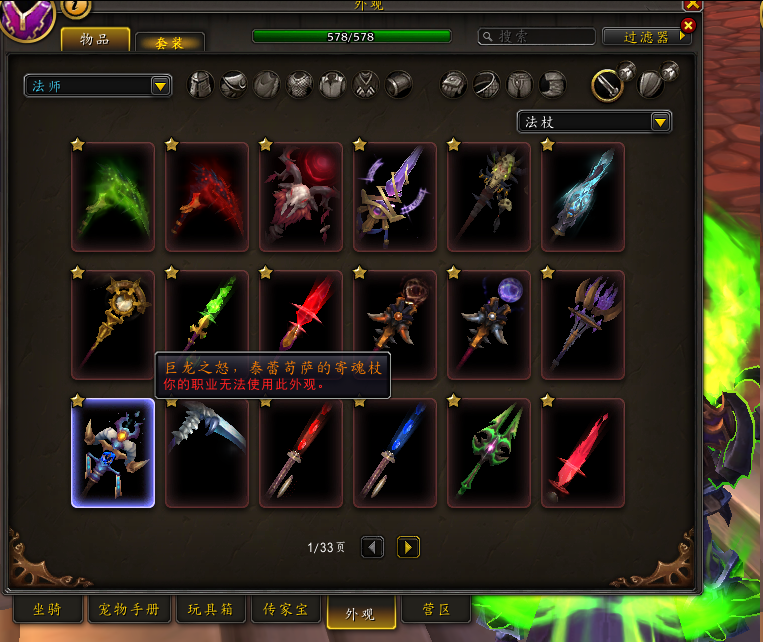Select the green wispy staff appearance
This screenshot has width=763, height=642.
[x=113, y=197]
